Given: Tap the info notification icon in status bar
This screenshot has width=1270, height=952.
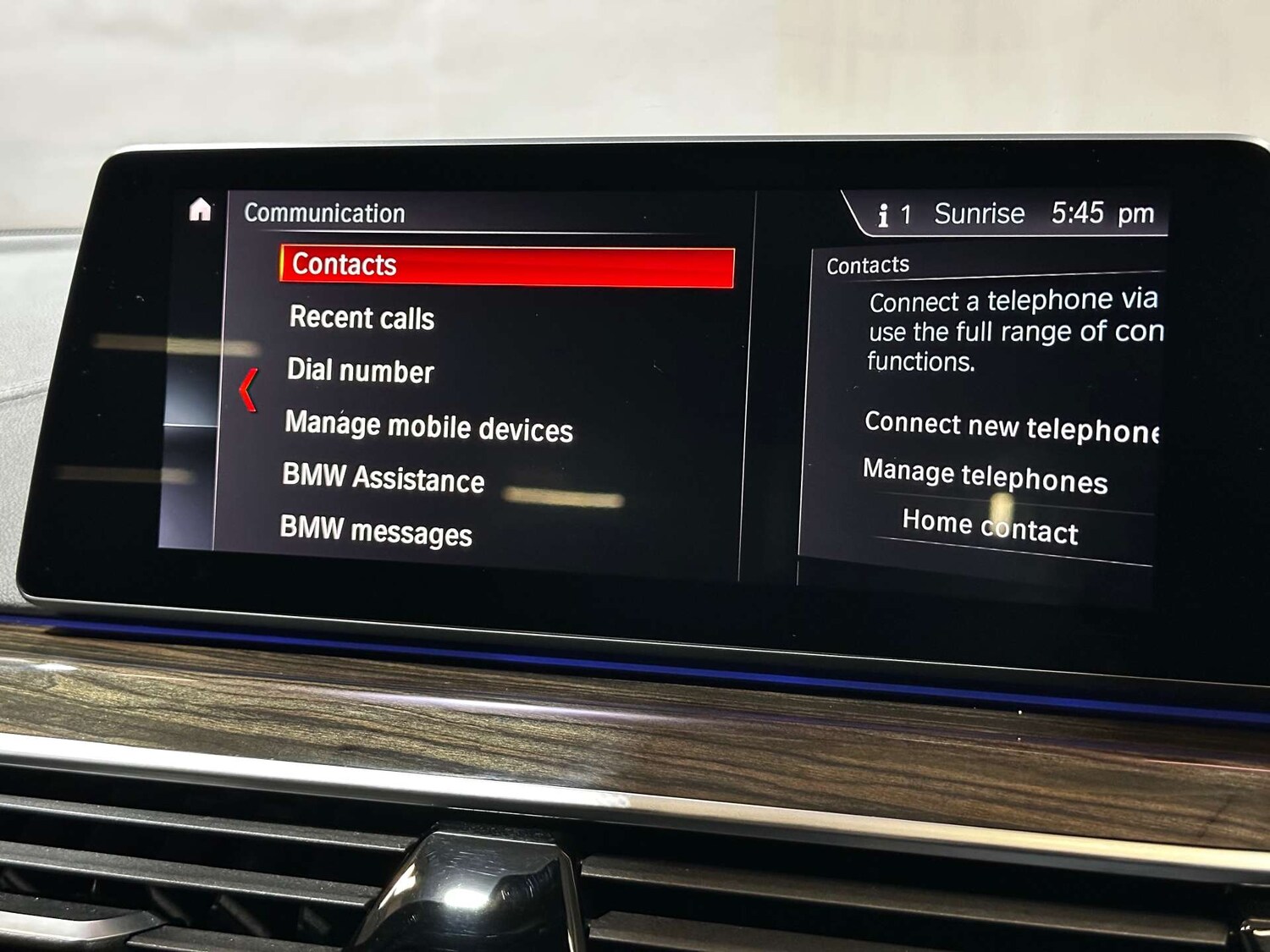Looking at the screenshot, I should (x=883, y=215).
